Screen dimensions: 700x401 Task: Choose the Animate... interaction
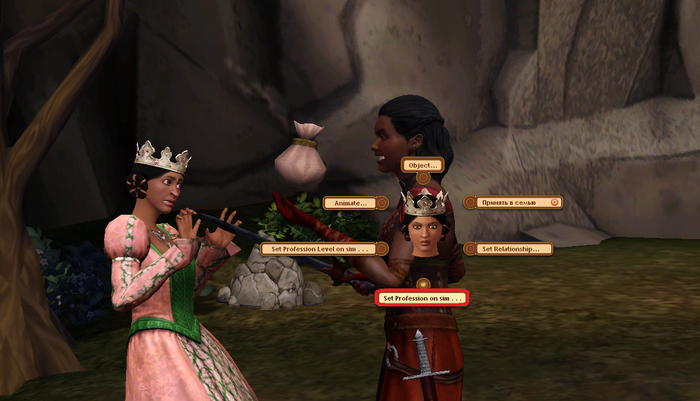(348, 203)
